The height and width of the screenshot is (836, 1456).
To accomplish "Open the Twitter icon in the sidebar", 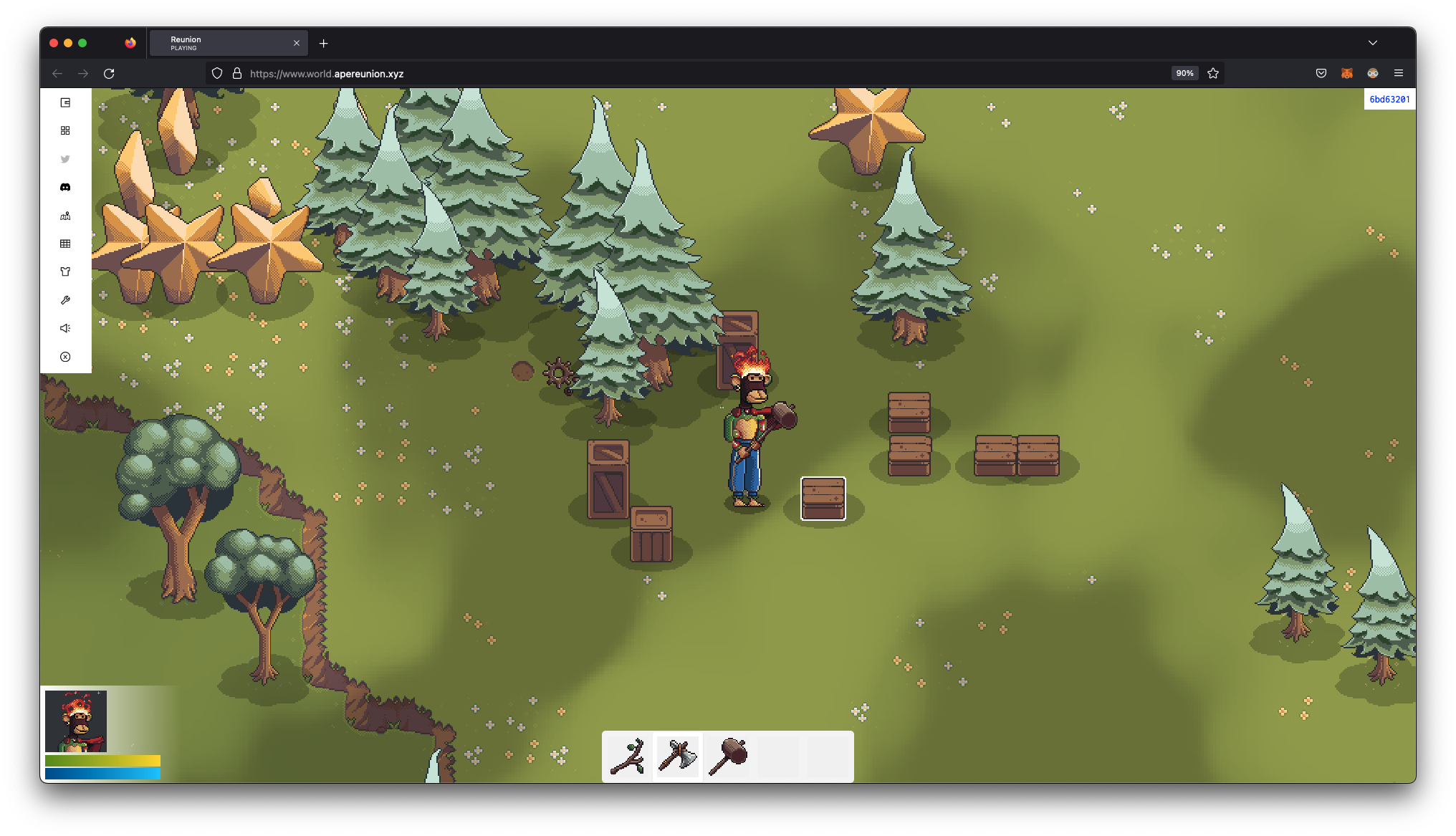I will tap(65, 159).
